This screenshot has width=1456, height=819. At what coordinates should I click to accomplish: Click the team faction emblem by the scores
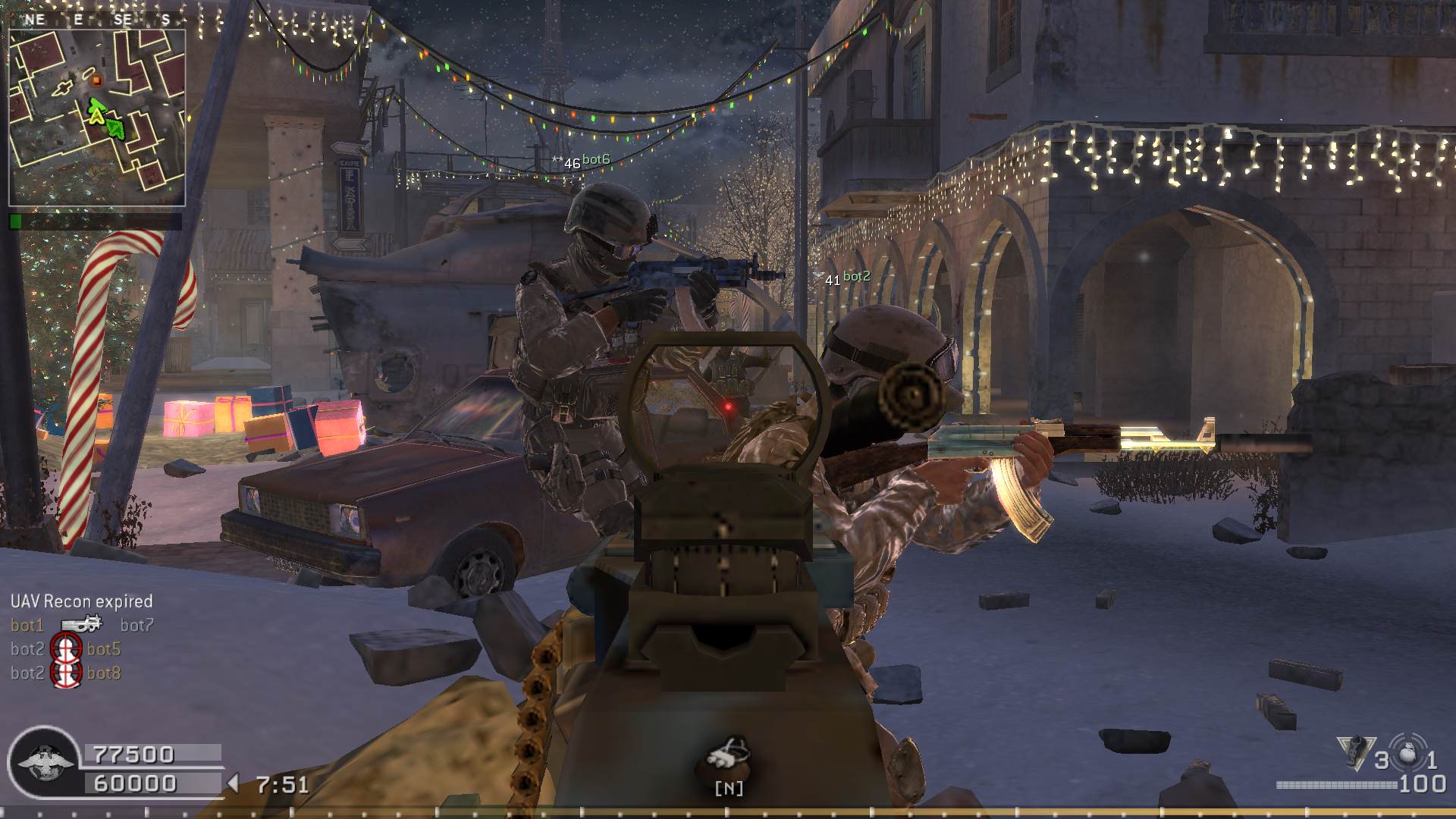[x=46, y=763]
